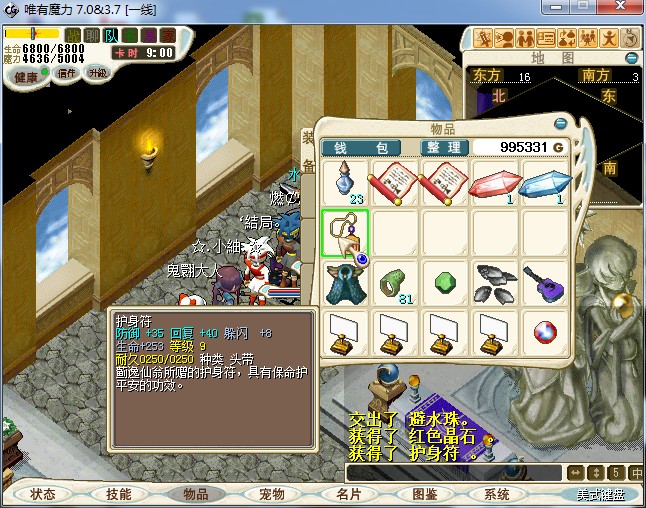646x508 pixels.
Task: Open the 名片 (name card) tab
Action: [x=348, y=494]
